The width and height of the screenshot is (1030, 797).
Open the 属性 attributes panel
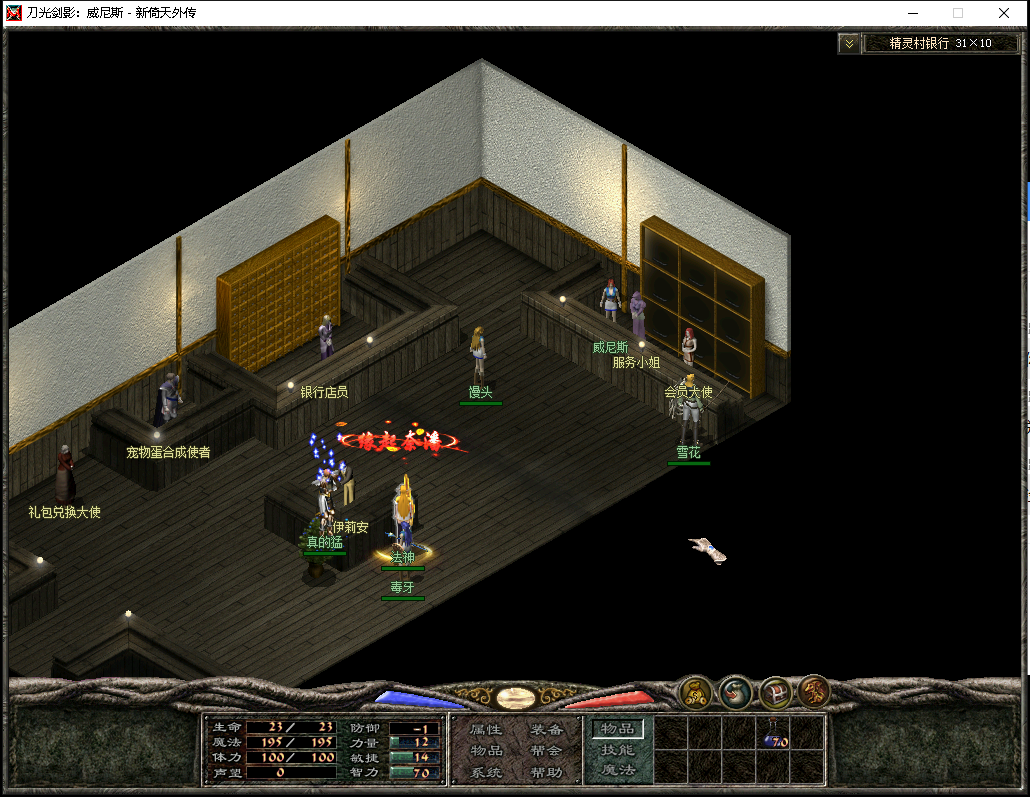click(x=486, y=730)
